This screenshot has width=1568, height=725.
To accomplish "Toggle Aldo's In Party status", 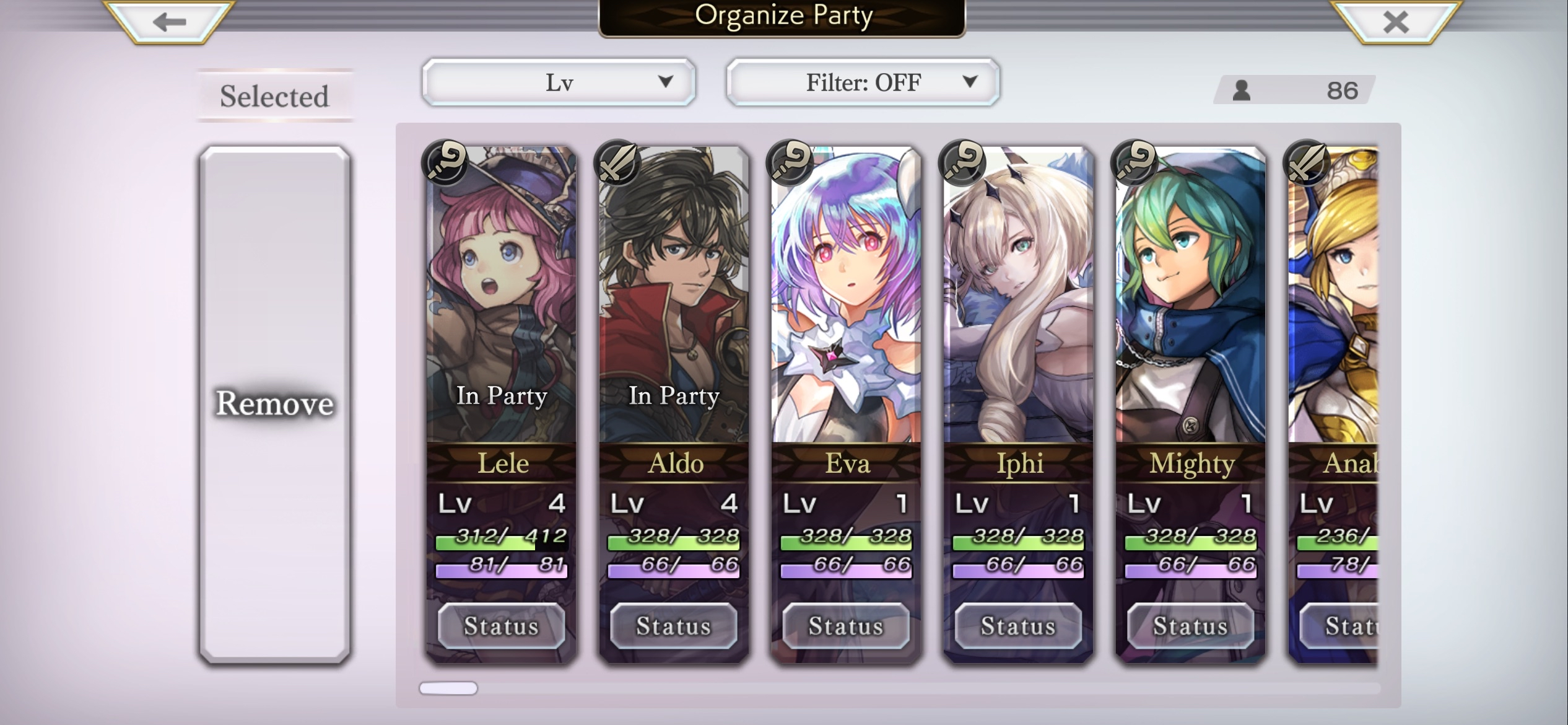I will [x=675, y=397].
